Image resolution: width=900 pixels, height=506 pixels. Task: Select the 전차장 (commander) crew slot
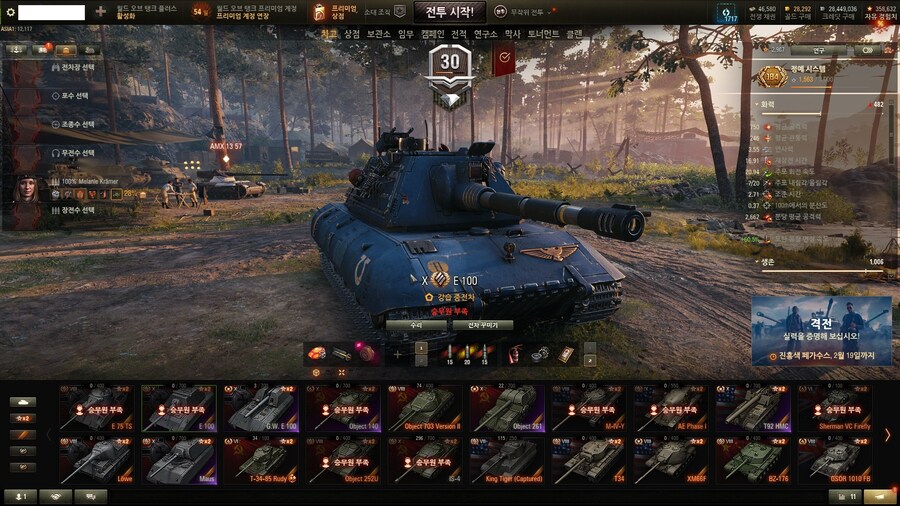[x=72, y=68]
